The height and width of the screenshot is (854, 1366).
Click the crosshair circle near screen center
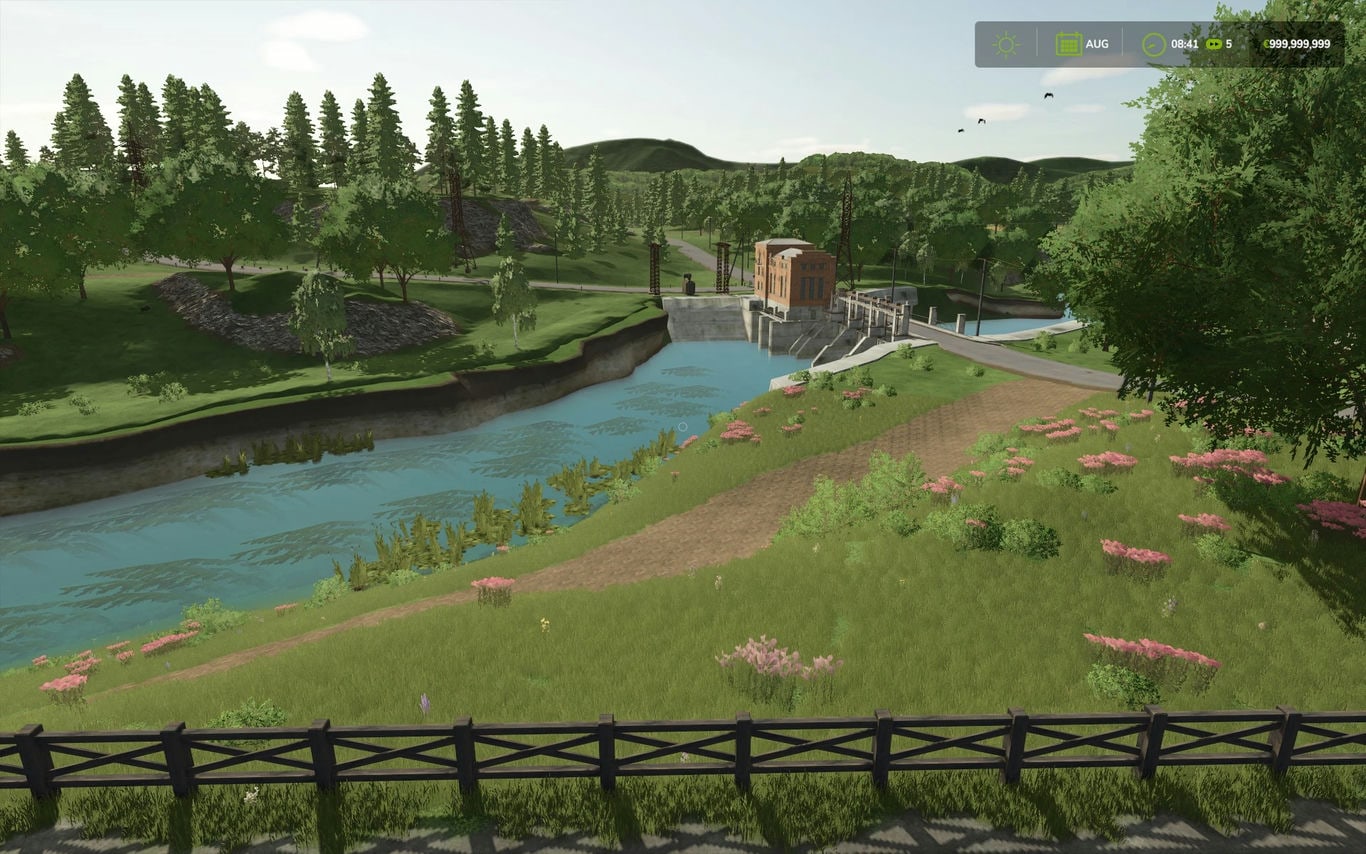pos(683,426)
